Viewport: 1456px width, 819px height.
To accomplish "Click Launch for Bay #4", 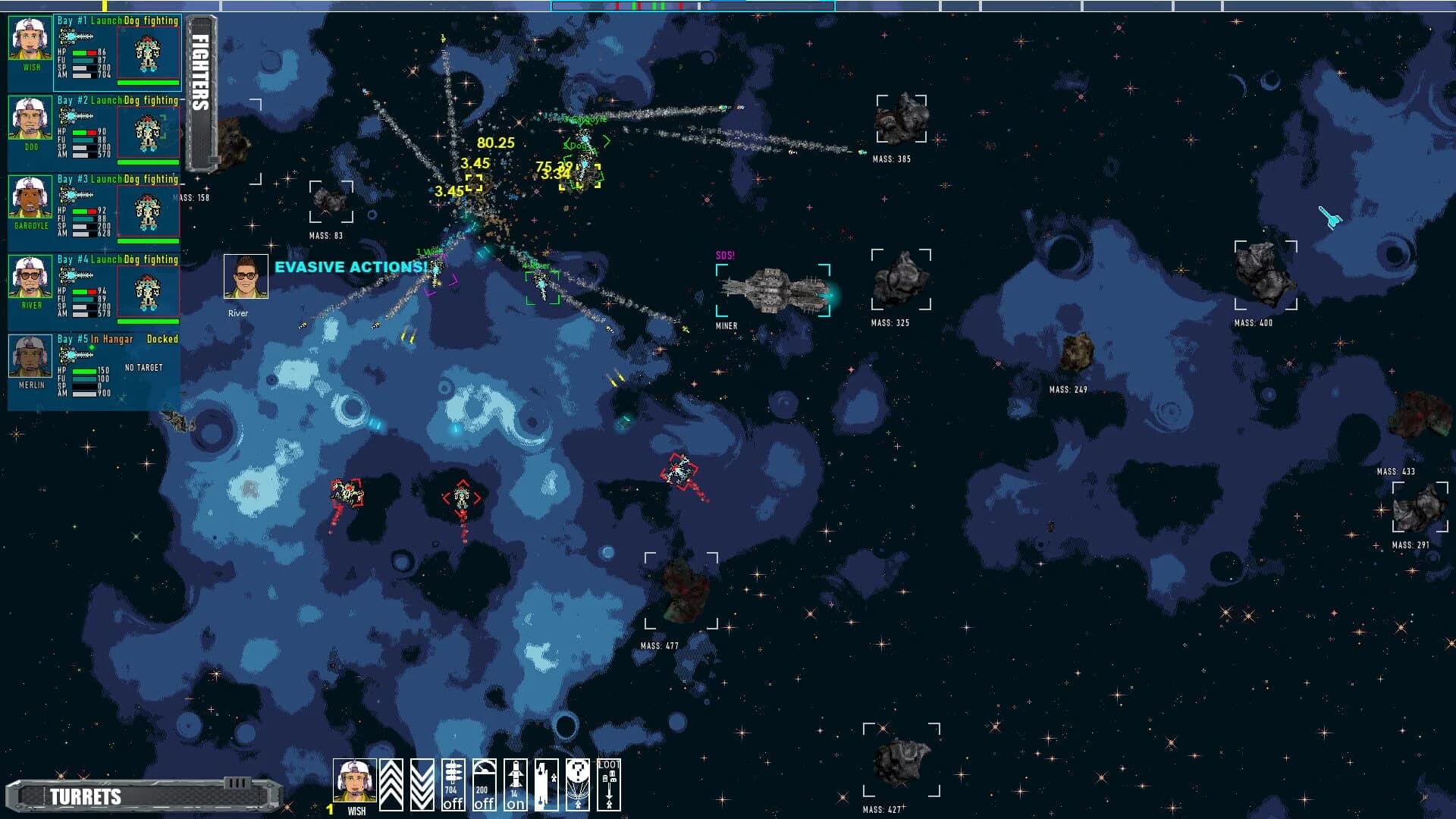I will click(105, 259).
